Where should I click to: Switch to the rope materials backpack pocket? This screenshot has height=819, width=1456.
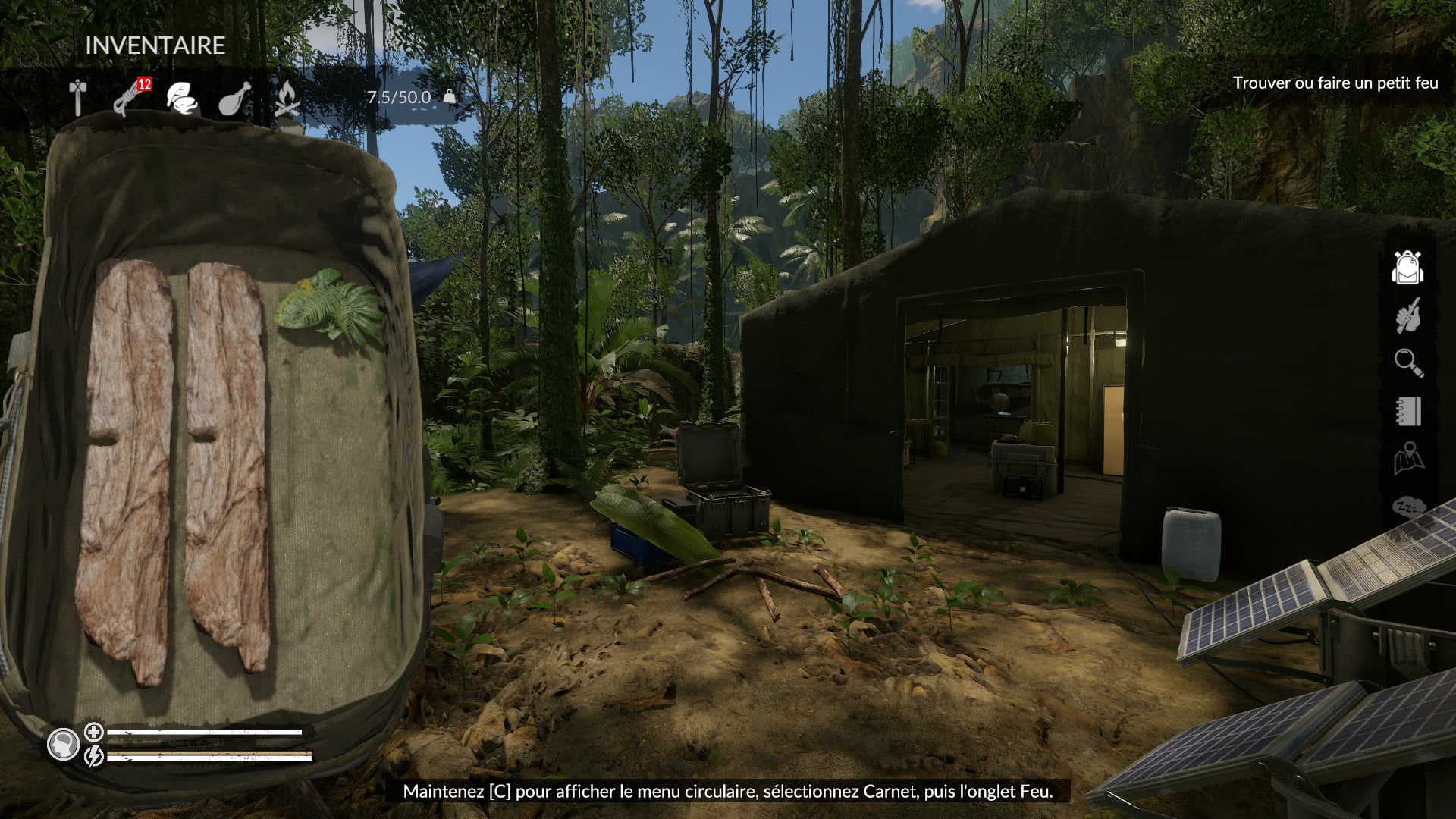pyautogui.click(x=130, y=99)
